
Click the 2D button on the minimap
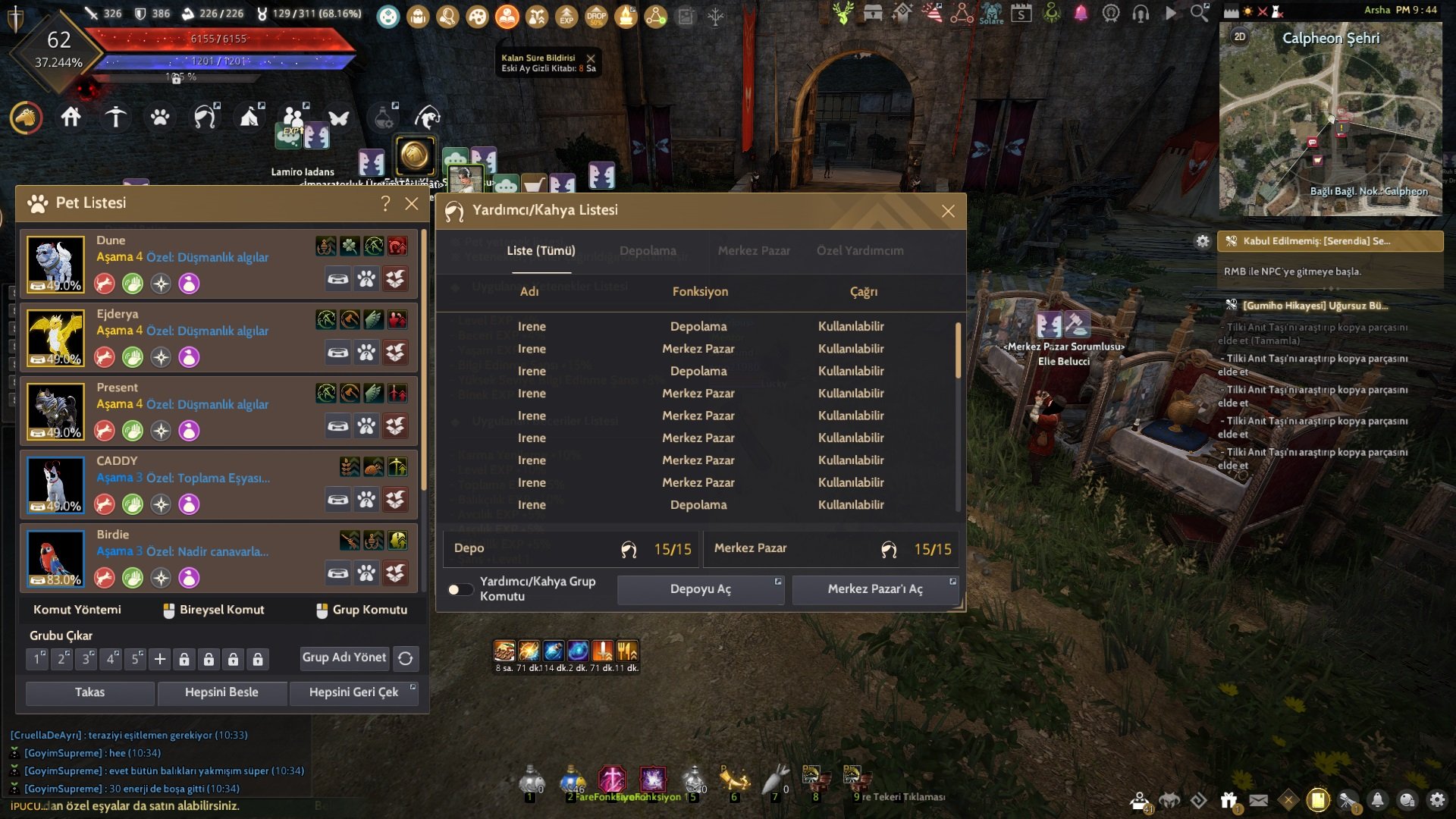(x=1239, y=36)
